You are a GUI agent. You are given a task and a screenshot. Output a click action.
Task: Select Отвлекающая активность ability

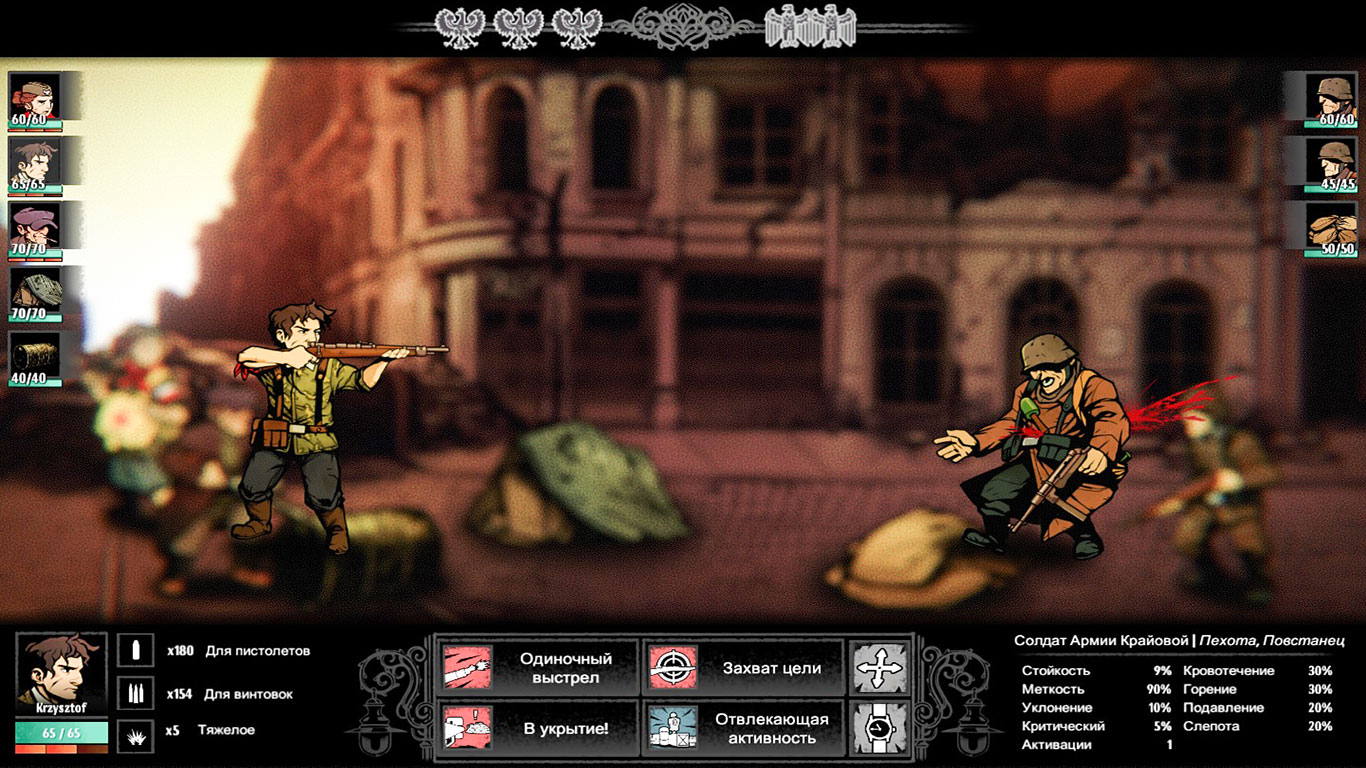pyautogui.click(x=742, y=728)
